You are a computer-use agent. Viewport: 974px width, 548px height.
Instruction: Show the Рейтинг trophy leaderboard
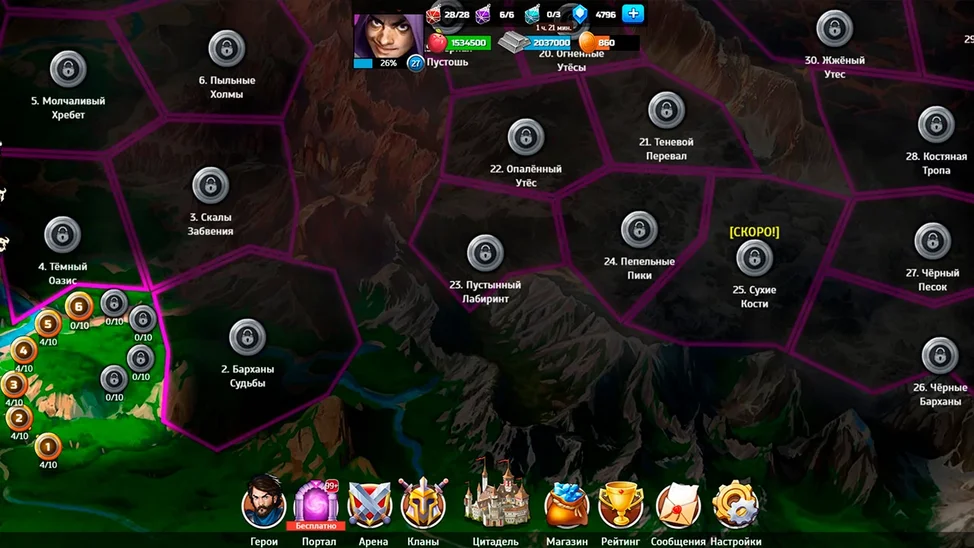(x=621, y=505)
